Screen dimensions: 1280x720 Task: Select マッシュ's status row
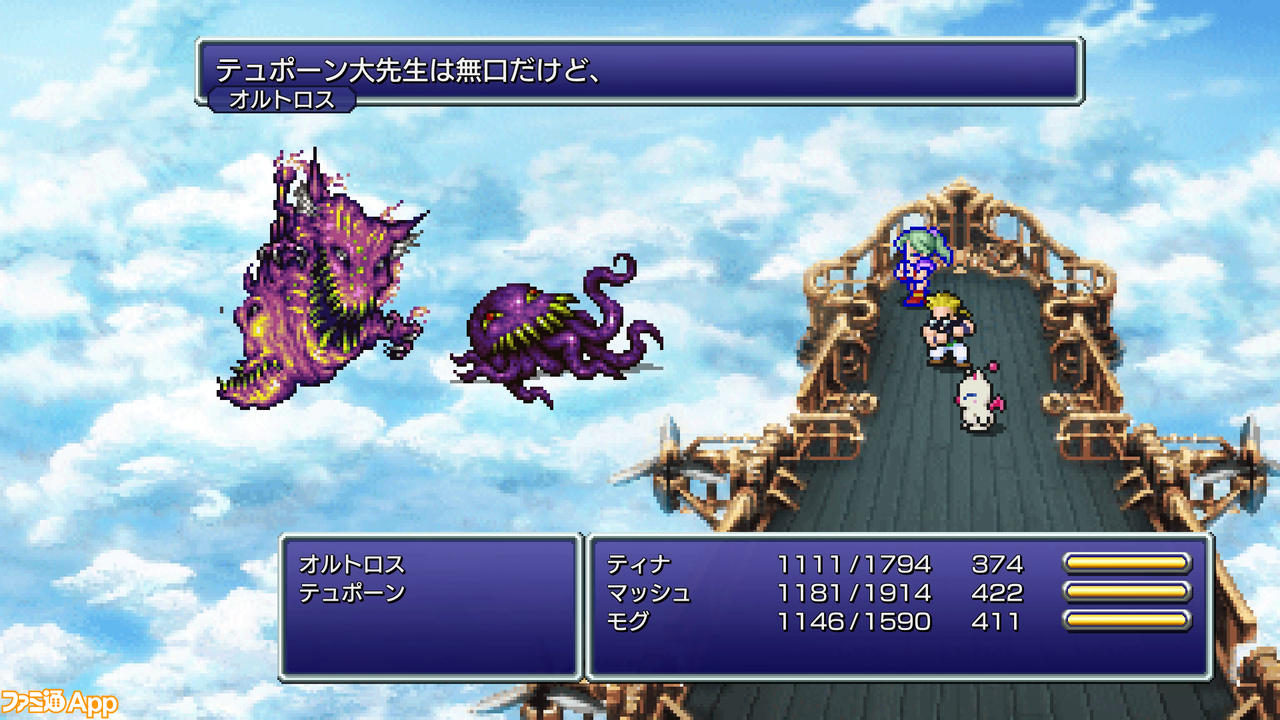(x=648, y=593)
